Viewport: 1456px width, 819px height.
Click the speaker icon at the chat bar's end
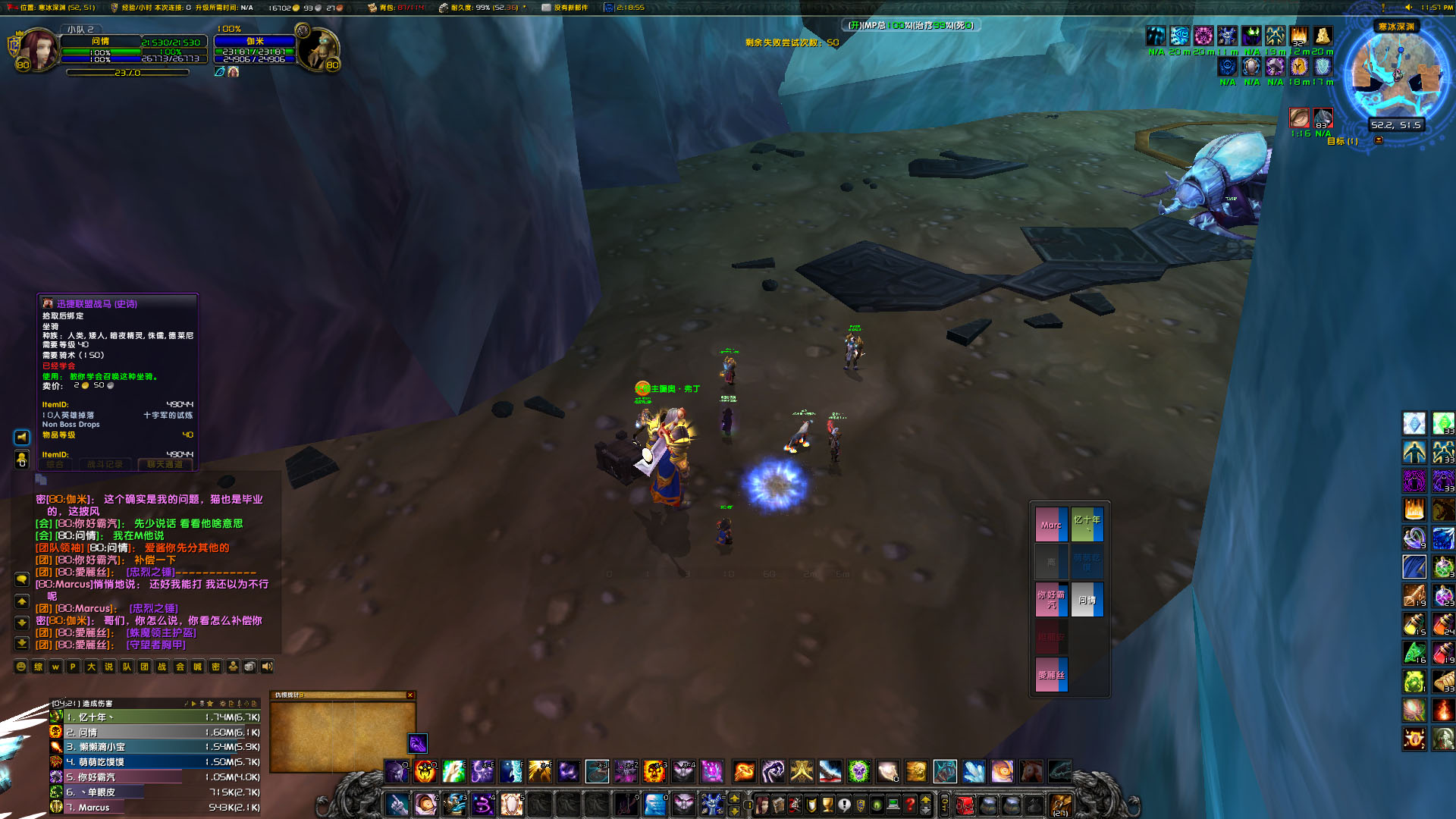click(x=268, y=666)
